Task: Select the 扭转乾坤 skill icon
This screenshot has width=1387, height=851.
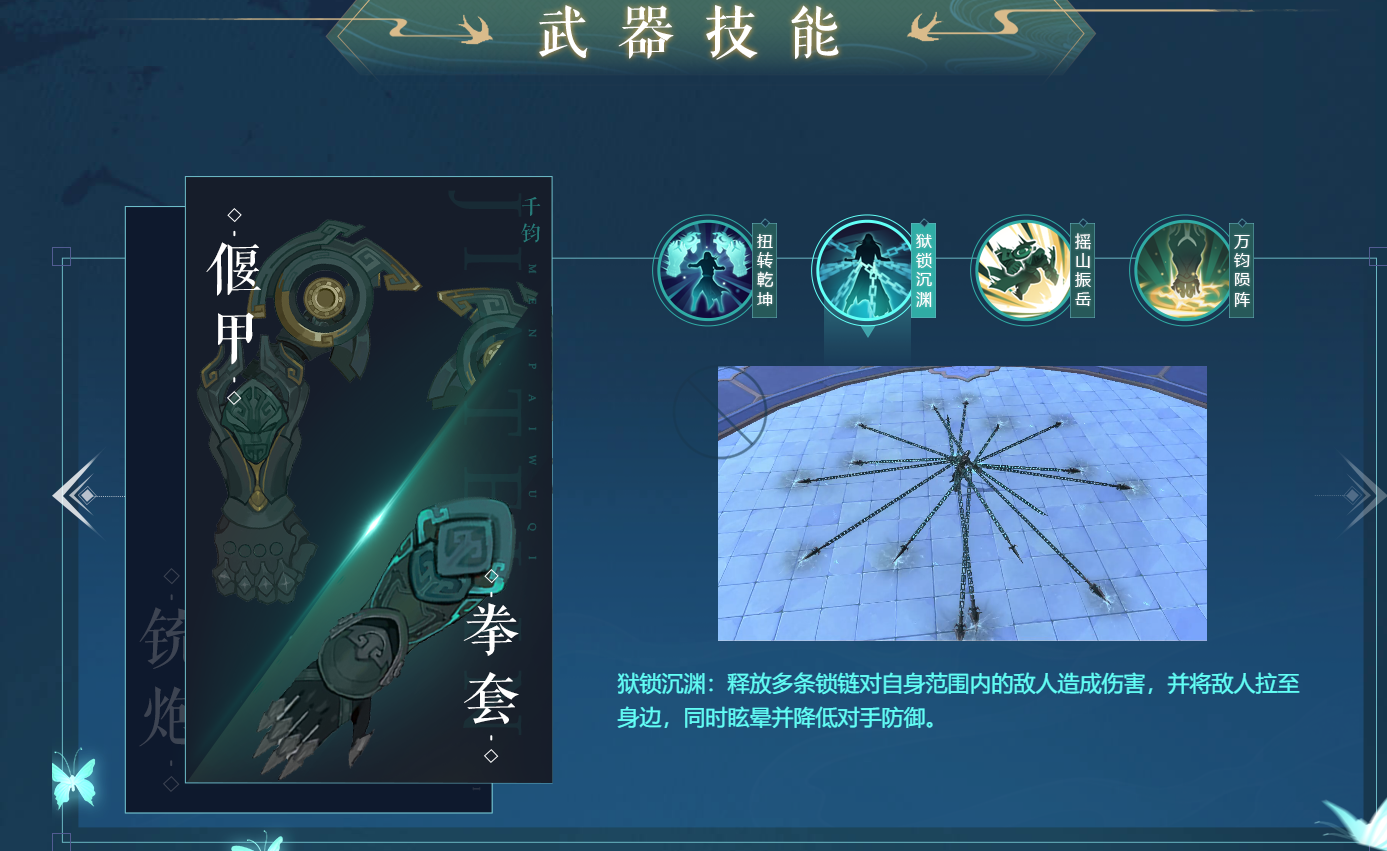Action: coord(705,270)
